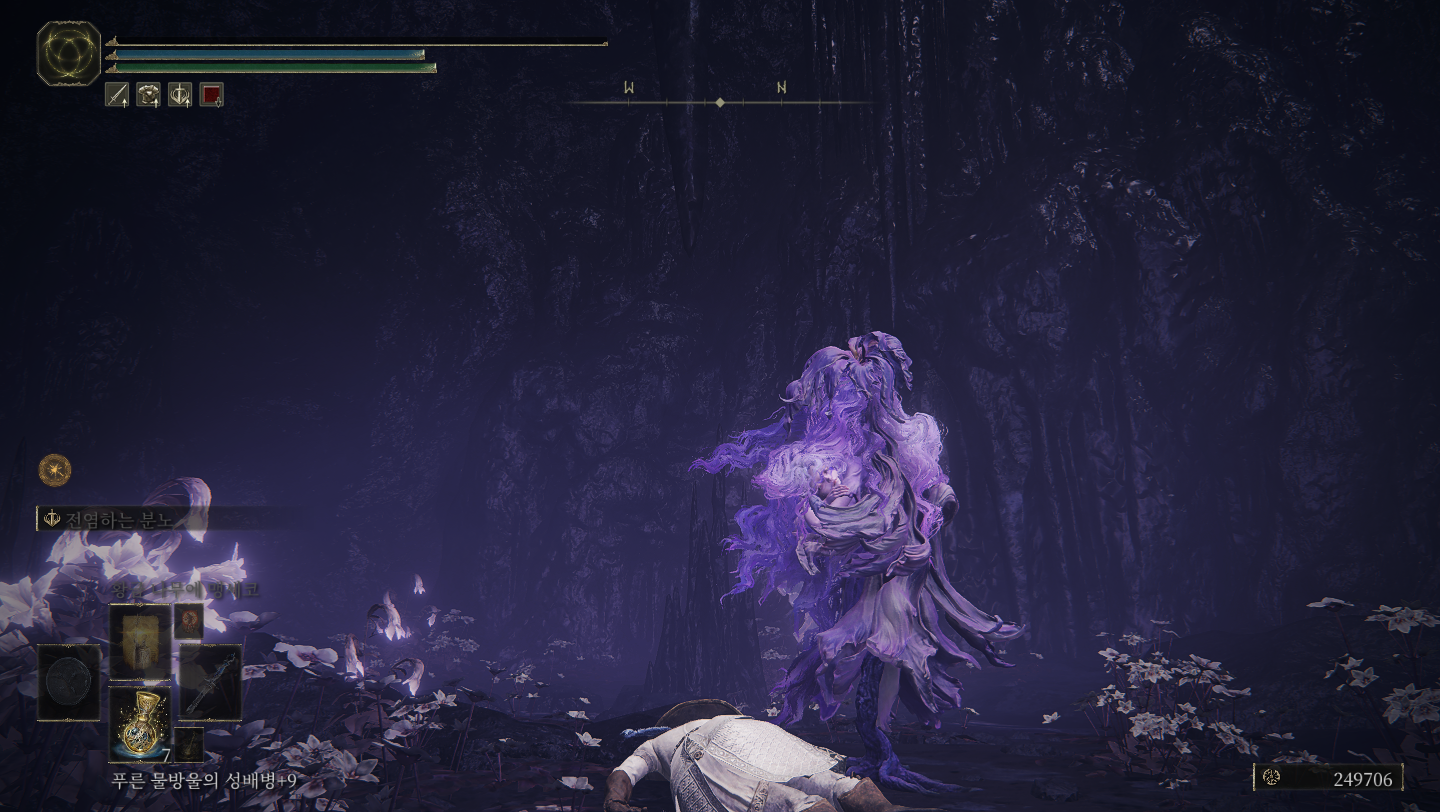Click the red square debuff status icon
The image size is (1440, 812).
tap(211, 95)
